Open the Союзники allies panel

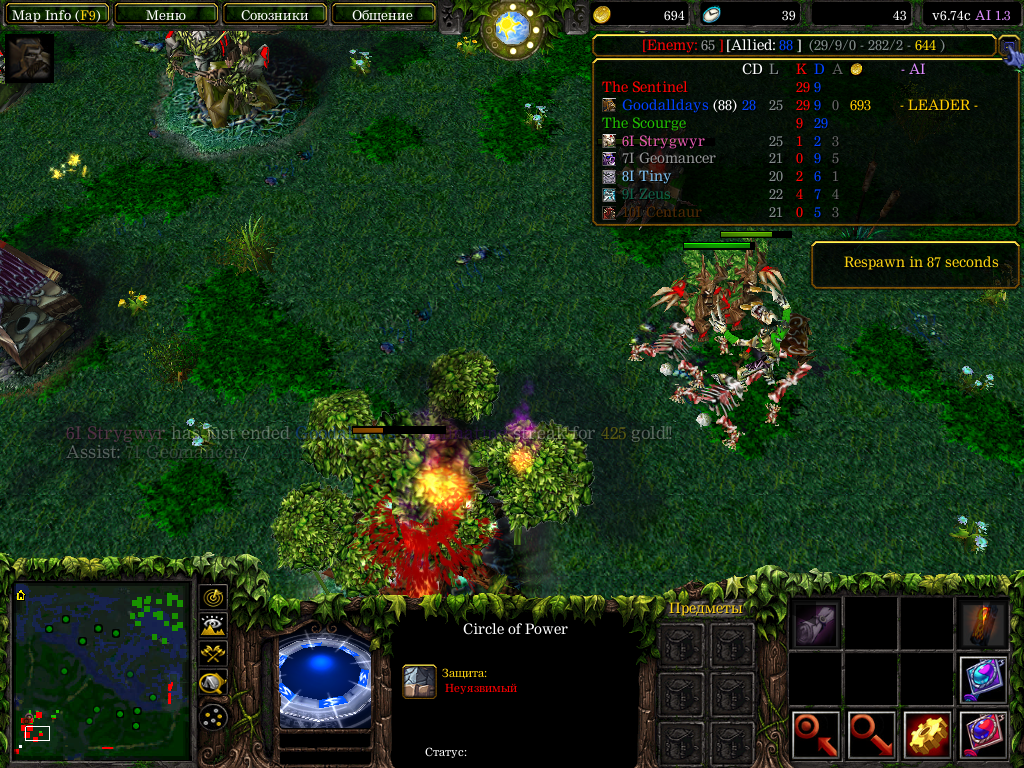click(x=274, y=15)
